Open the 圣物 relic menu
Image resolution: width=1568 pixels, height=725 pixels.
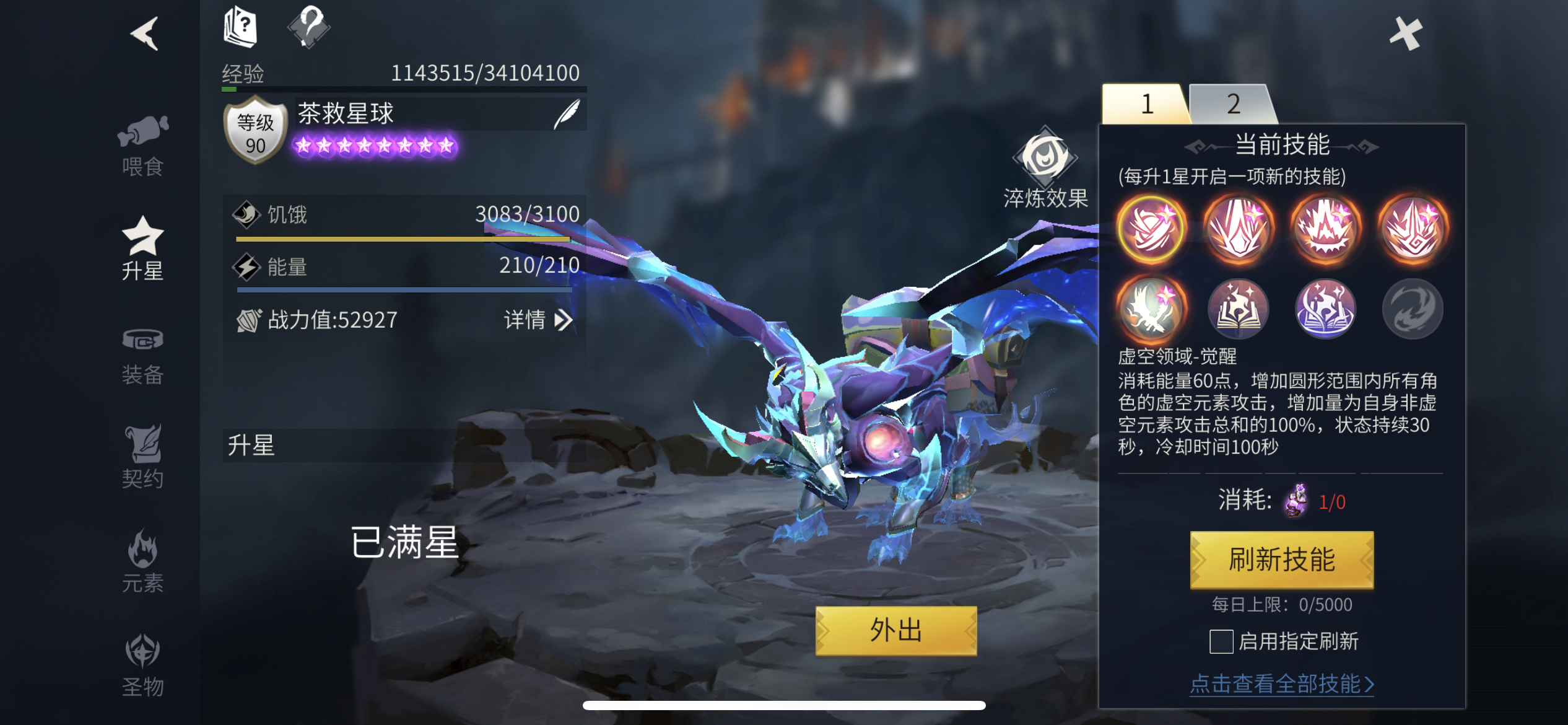coord(143,666)
